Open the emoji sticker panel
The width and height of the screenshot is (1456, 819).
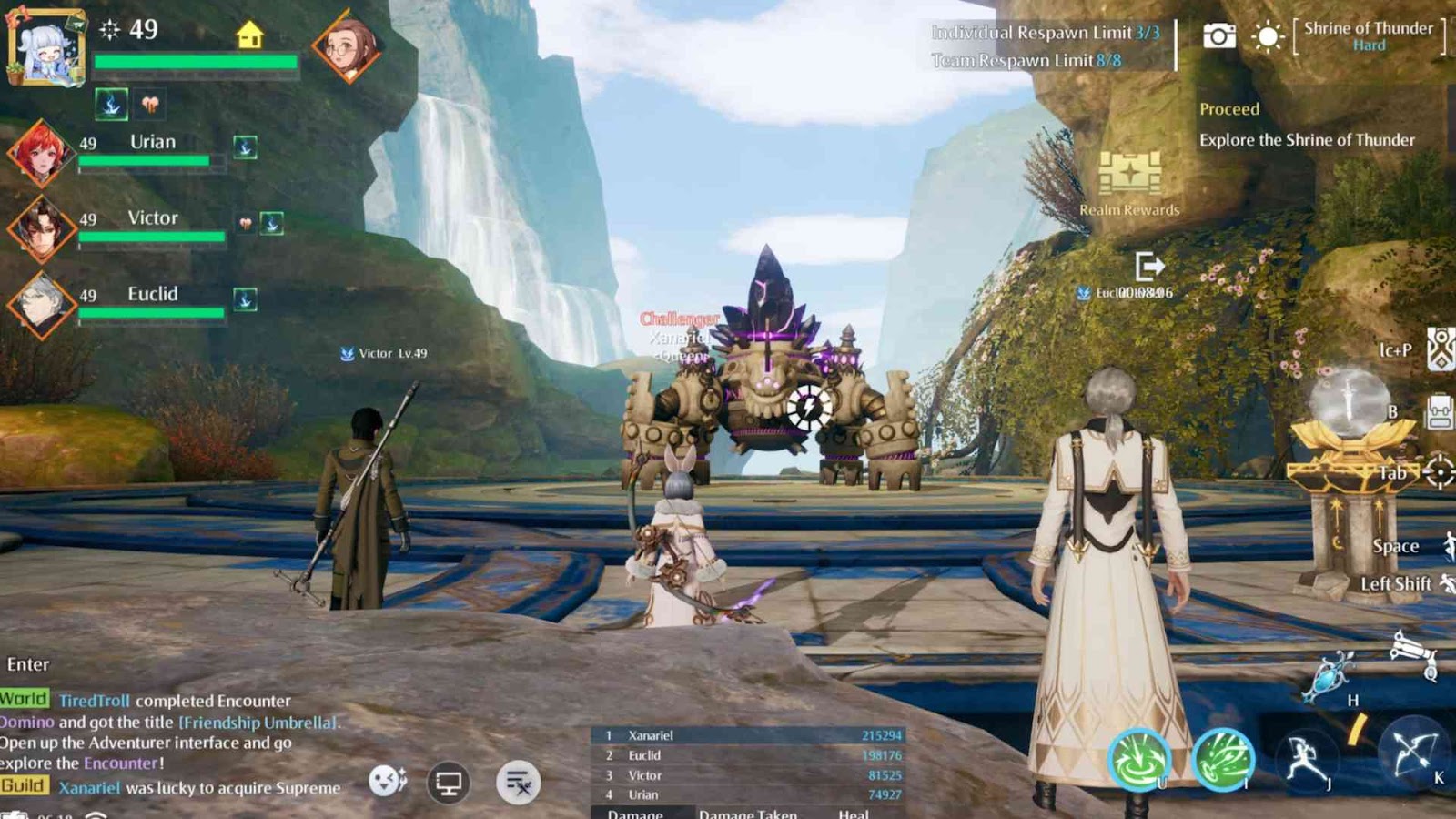(388, 781)
